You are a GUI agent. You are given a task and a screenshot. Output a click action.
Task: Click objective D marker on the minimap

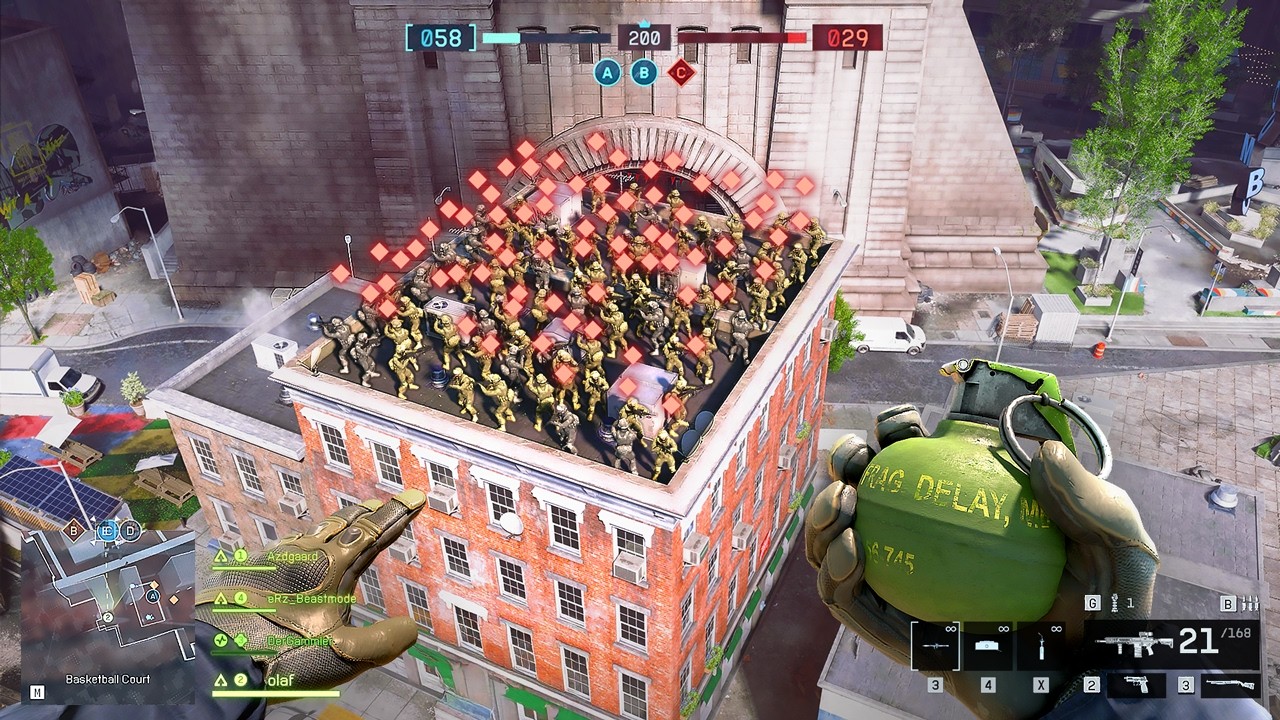click(x=131, y=531)
